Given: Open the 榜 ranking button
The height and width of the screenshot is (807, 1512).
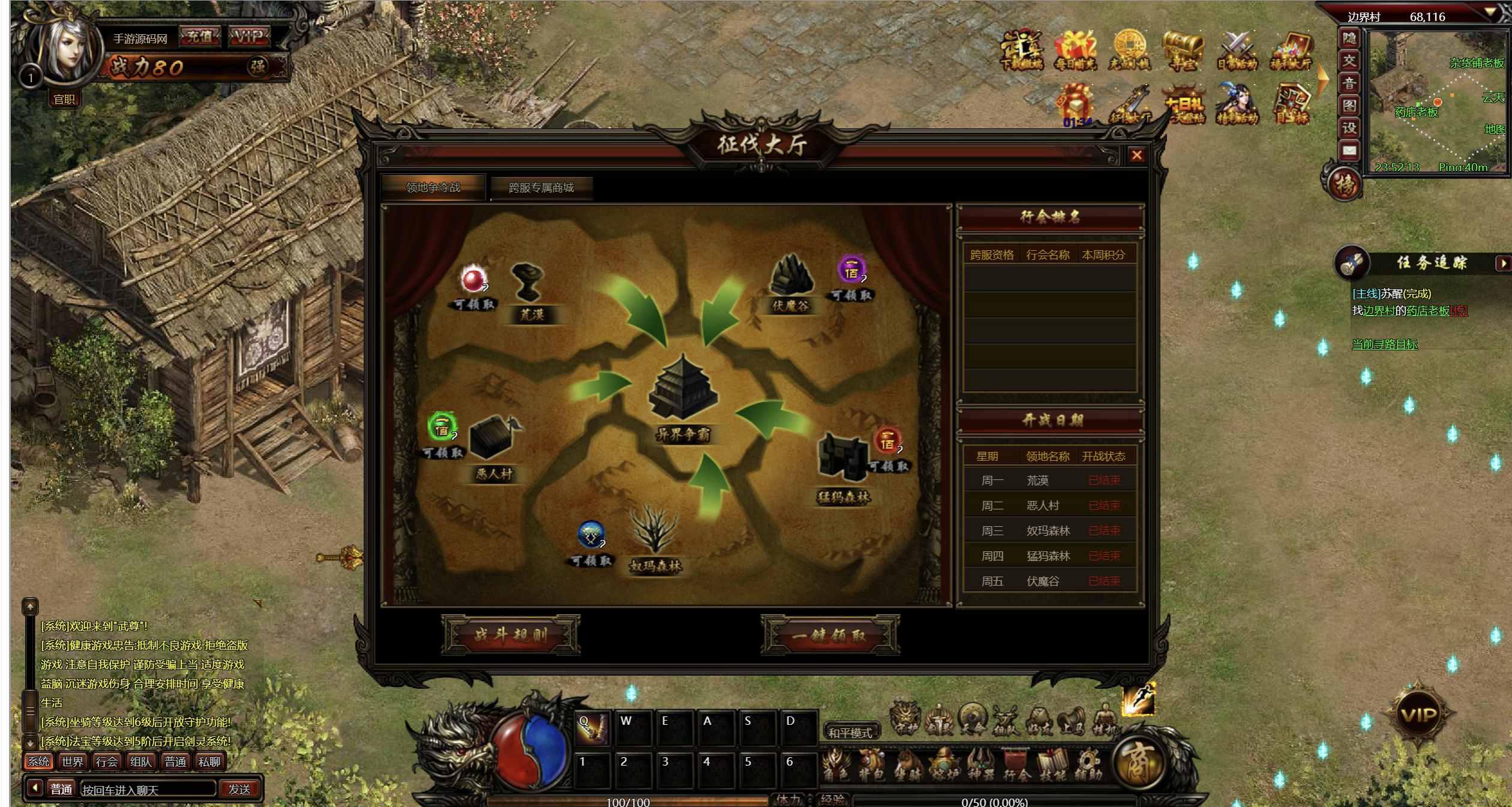Looking at the screenshot, I should (1345, 184).
